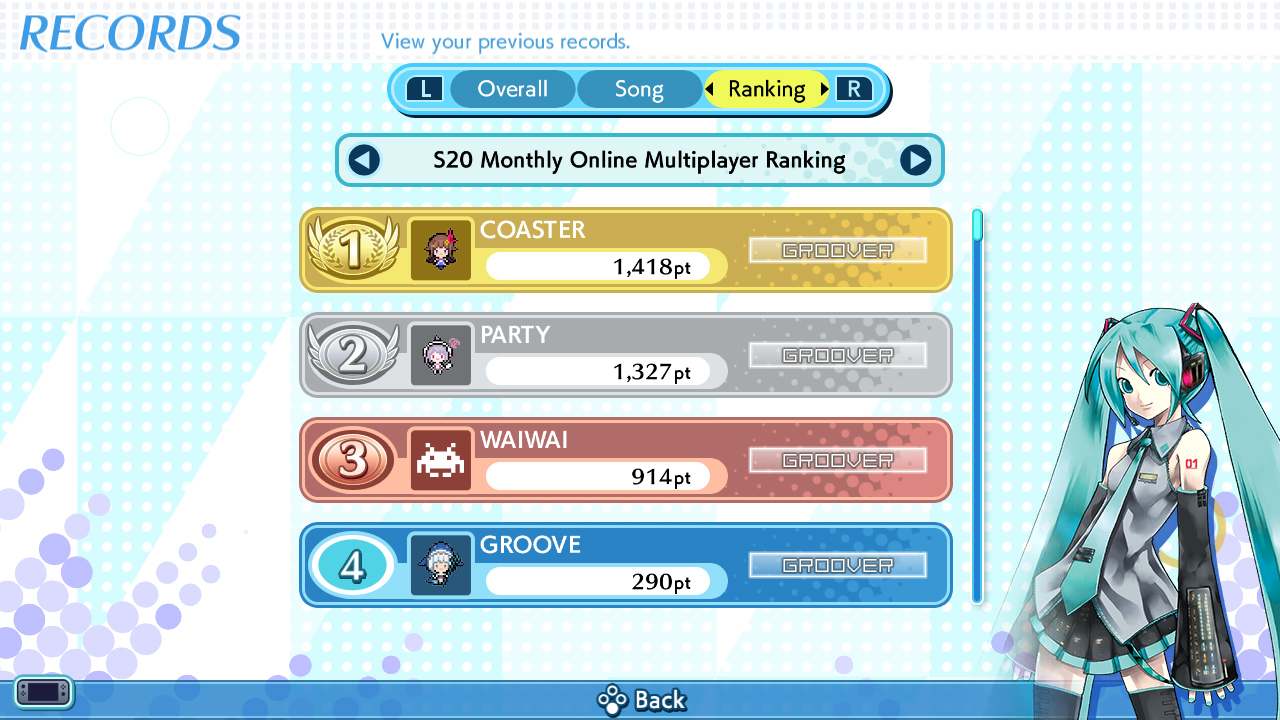Screen dimensions: 1280x720
Task: Click GROOVE's player avatar icon
Action: 440,564
